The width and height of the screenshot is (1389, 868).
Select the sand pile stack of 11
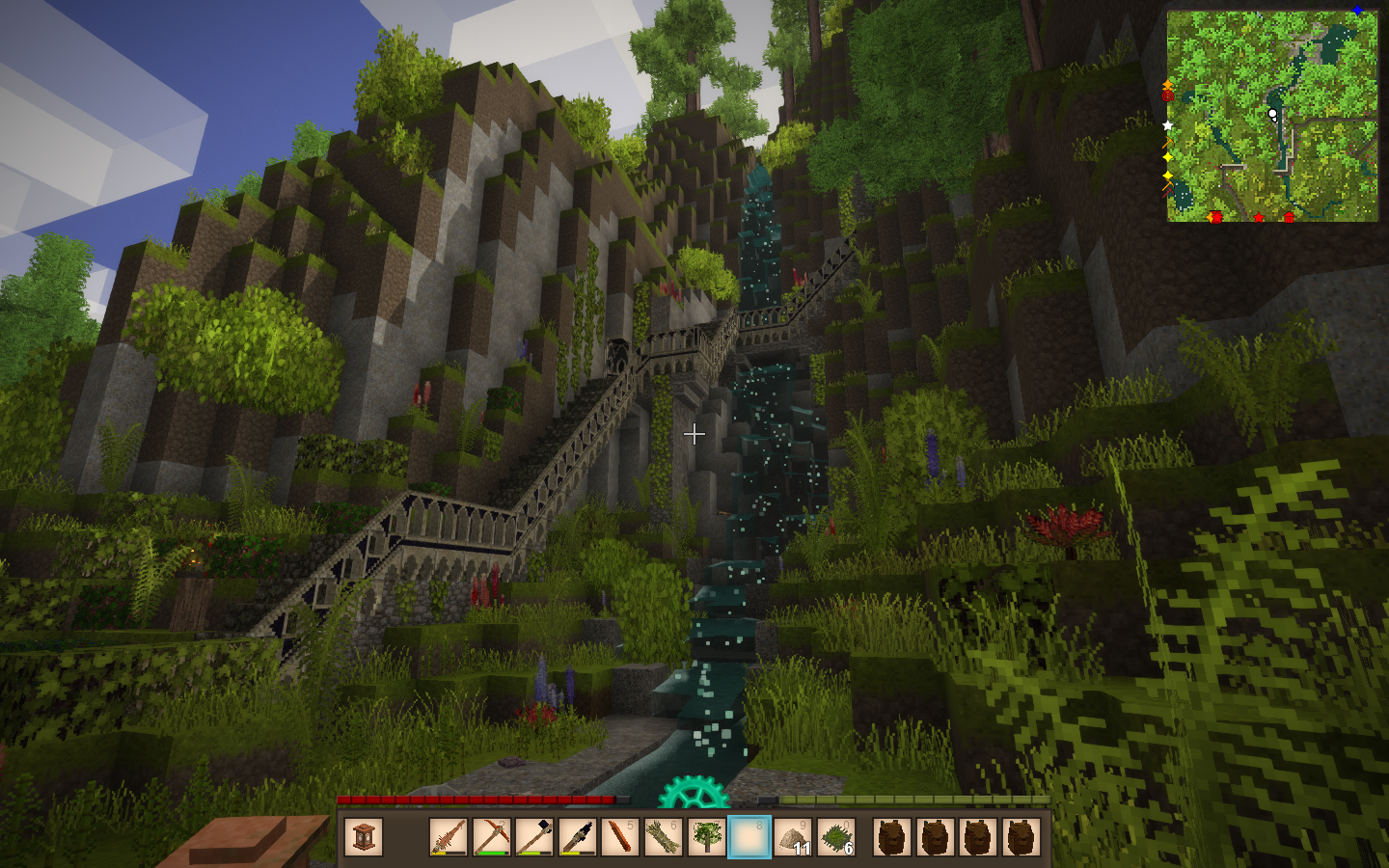click(x=792, y=837)
